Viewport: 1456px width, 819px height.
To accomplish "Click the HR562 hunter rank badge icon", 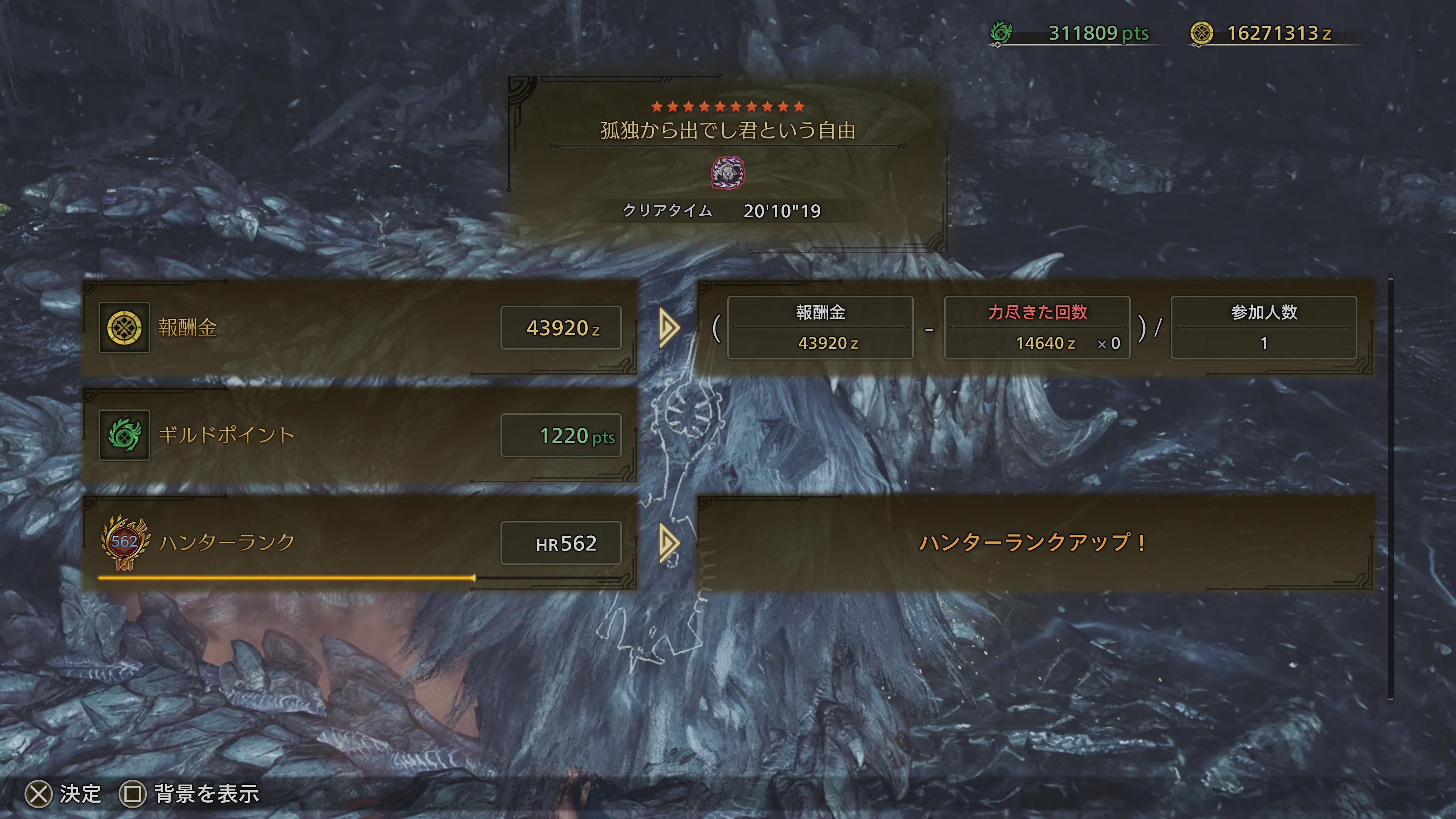I will pos(124,543).
